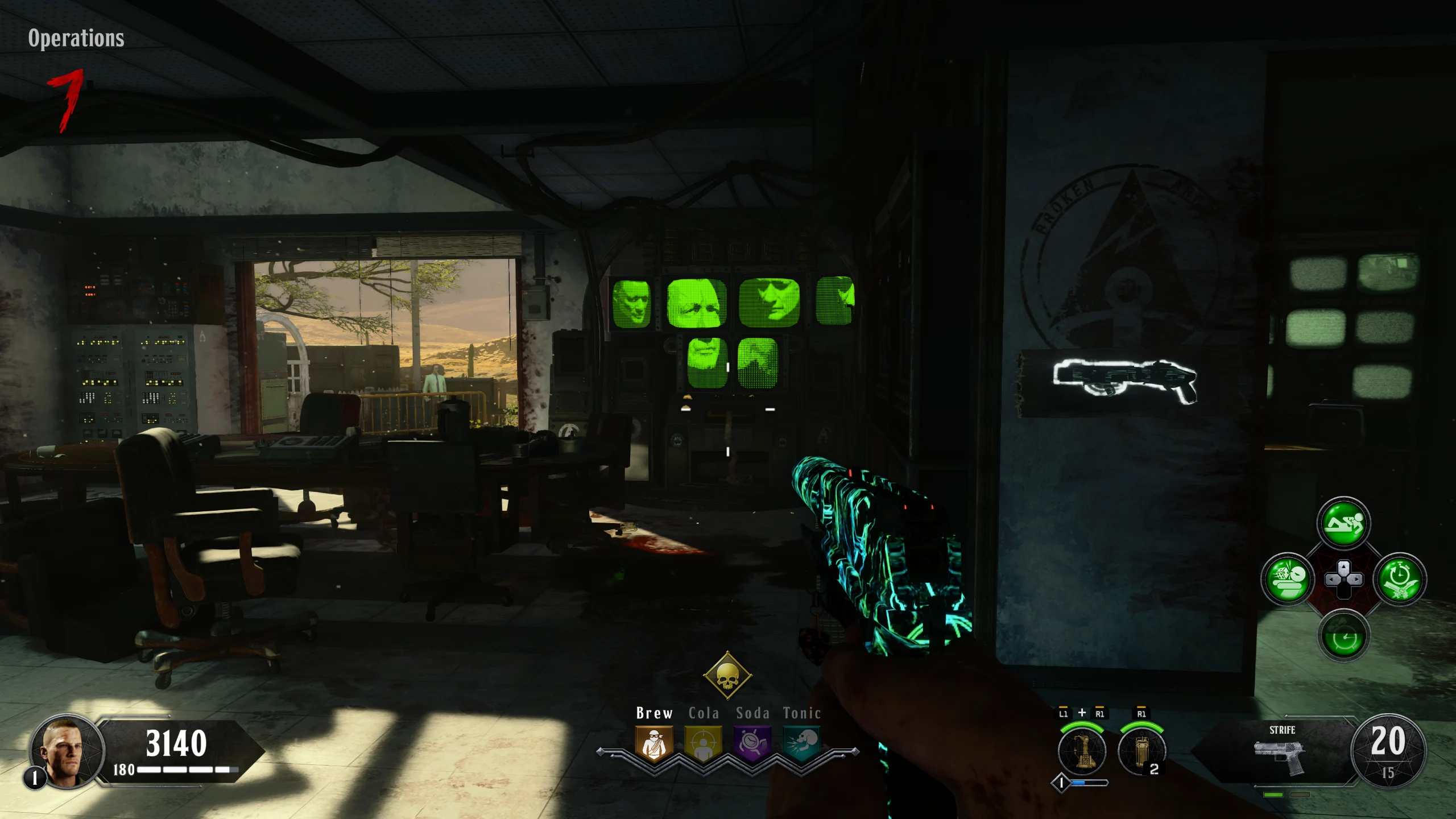
Task: Activate the alarm clock elixir orb
Action: point(1343,635)
